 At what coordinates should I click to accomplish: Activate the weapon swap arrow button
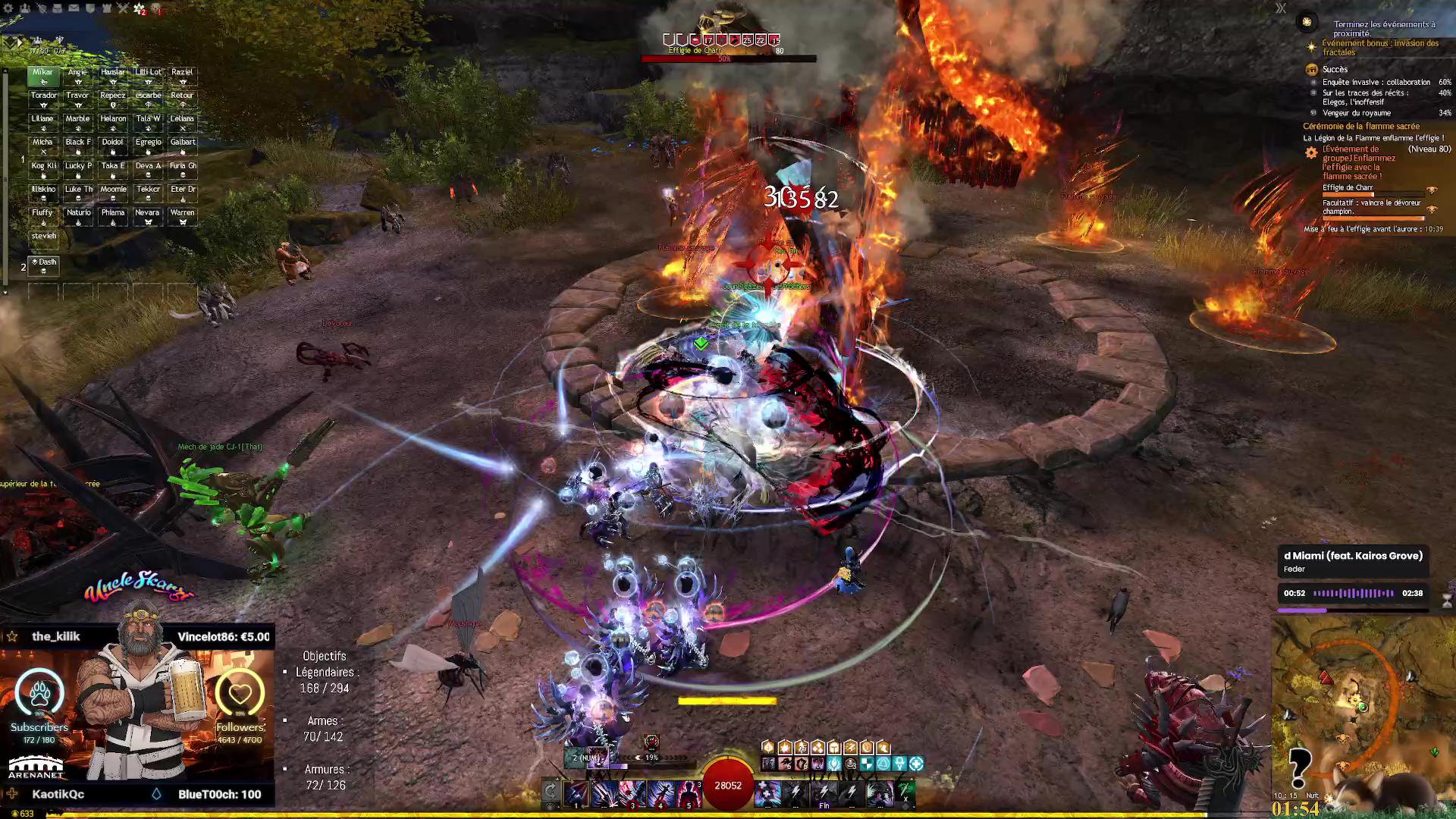click(x=551, y=792)
